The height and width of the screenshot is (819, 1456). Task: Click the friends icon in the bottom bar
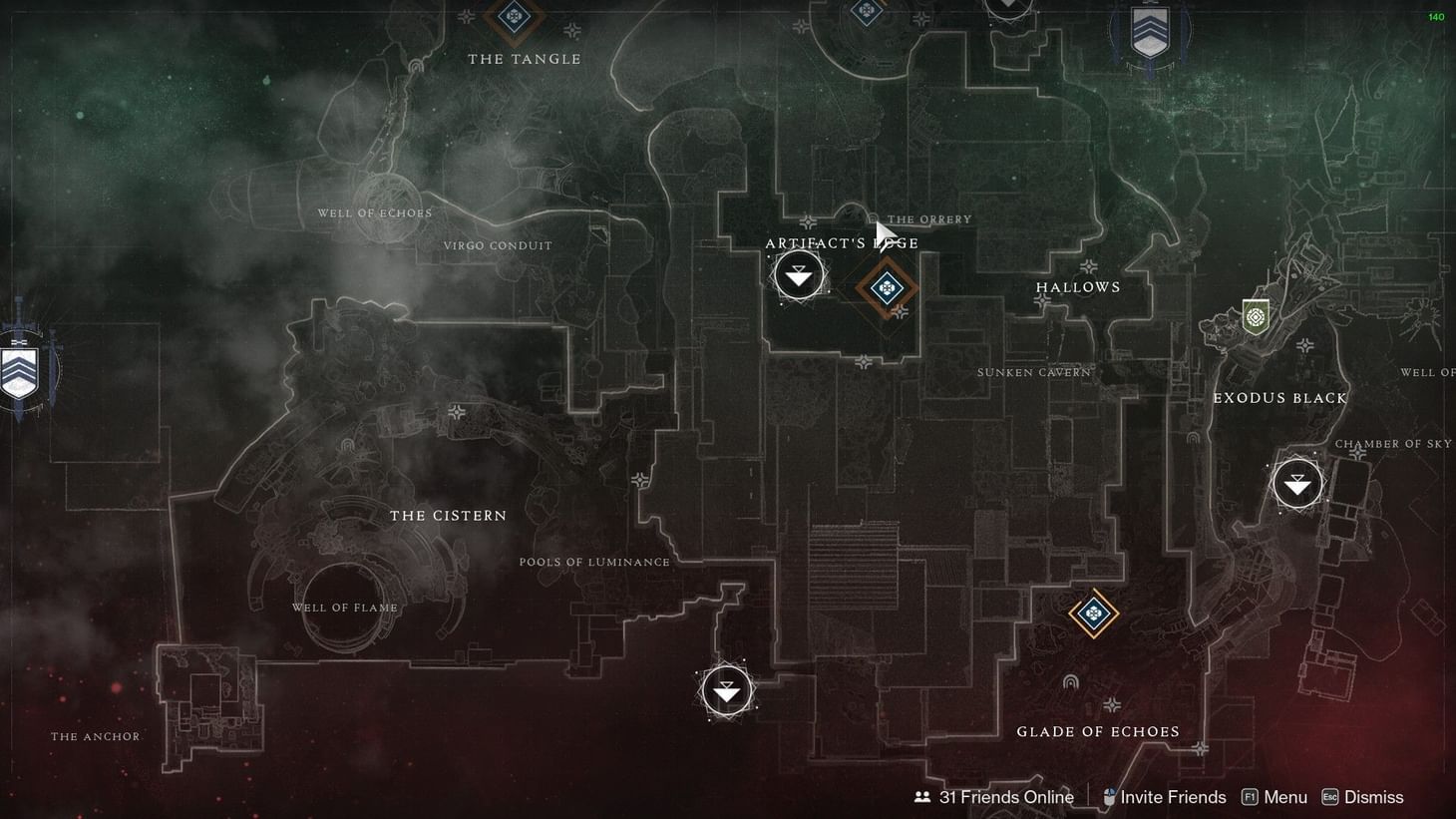920,797
